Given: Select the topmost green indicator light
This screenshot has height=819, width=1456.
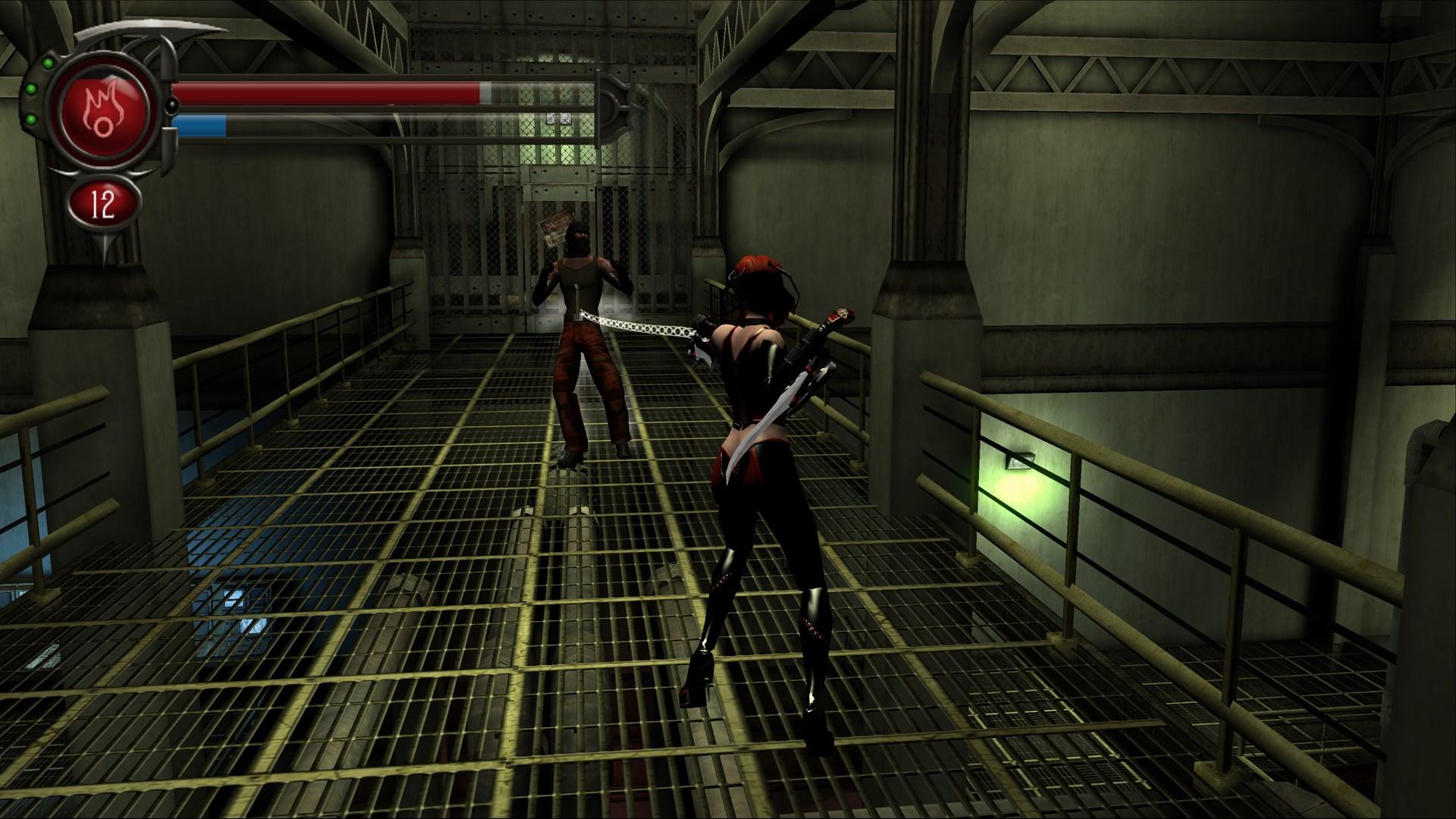Looking at the screenshot, I should click(48, 63).
